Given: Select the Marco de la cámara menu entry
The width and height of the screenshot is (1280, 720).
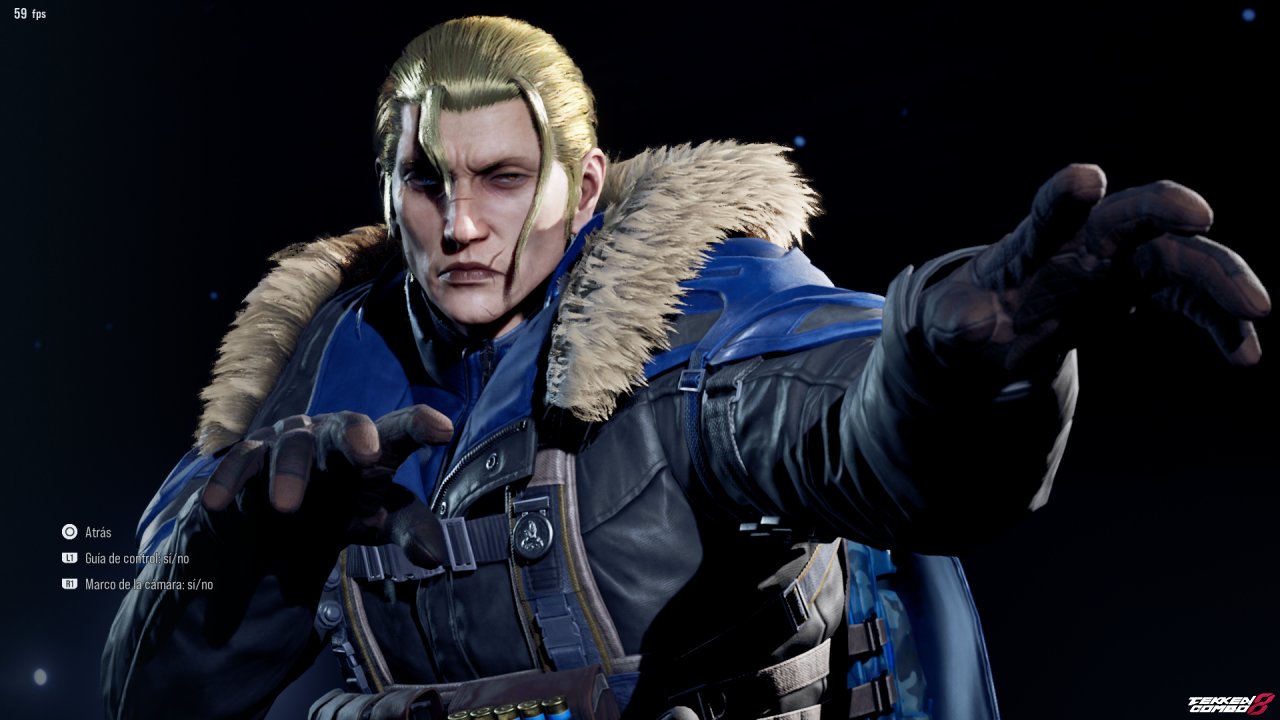Looking at the screenshot, I should [150, 583].
